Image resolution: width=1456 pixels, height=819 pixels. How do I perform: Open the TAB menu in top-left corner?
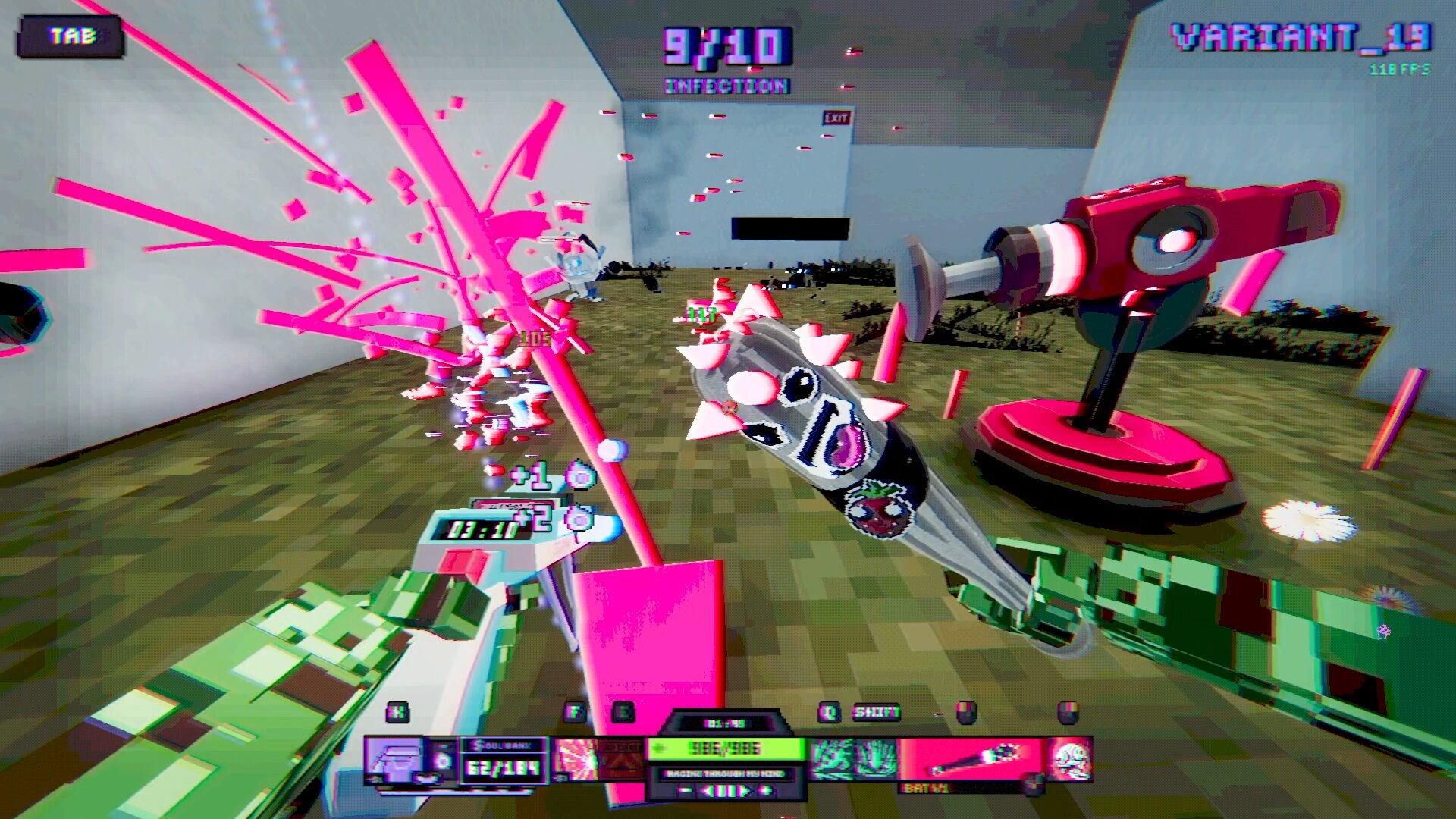(71, 33)
